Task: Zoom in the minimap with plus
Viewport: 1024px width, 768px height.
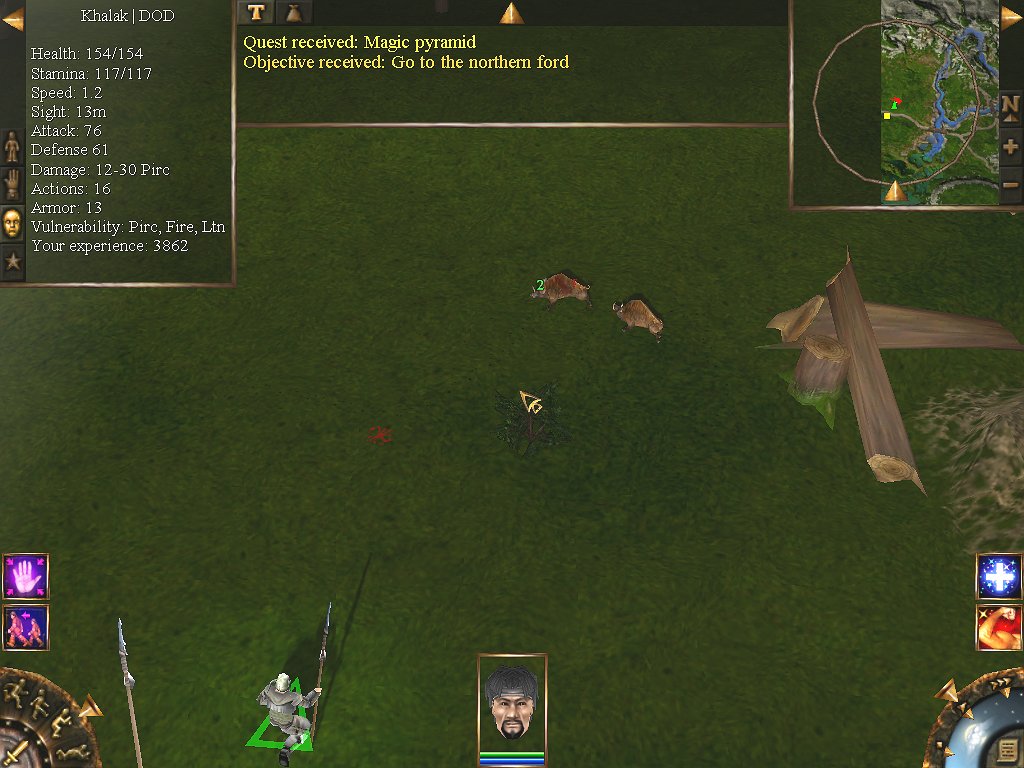Action: tap(1010, 147)
